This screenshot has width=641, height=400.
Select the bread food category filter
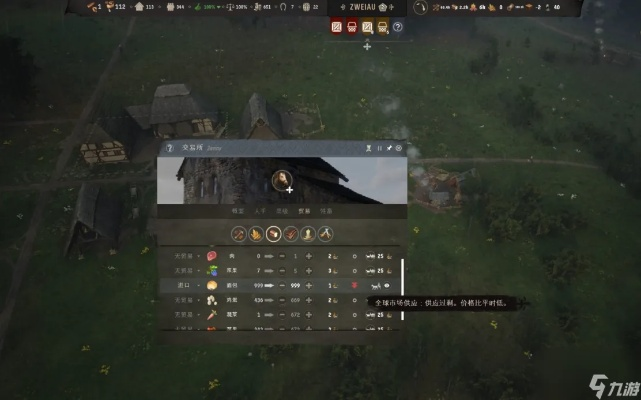coord(273,234)
